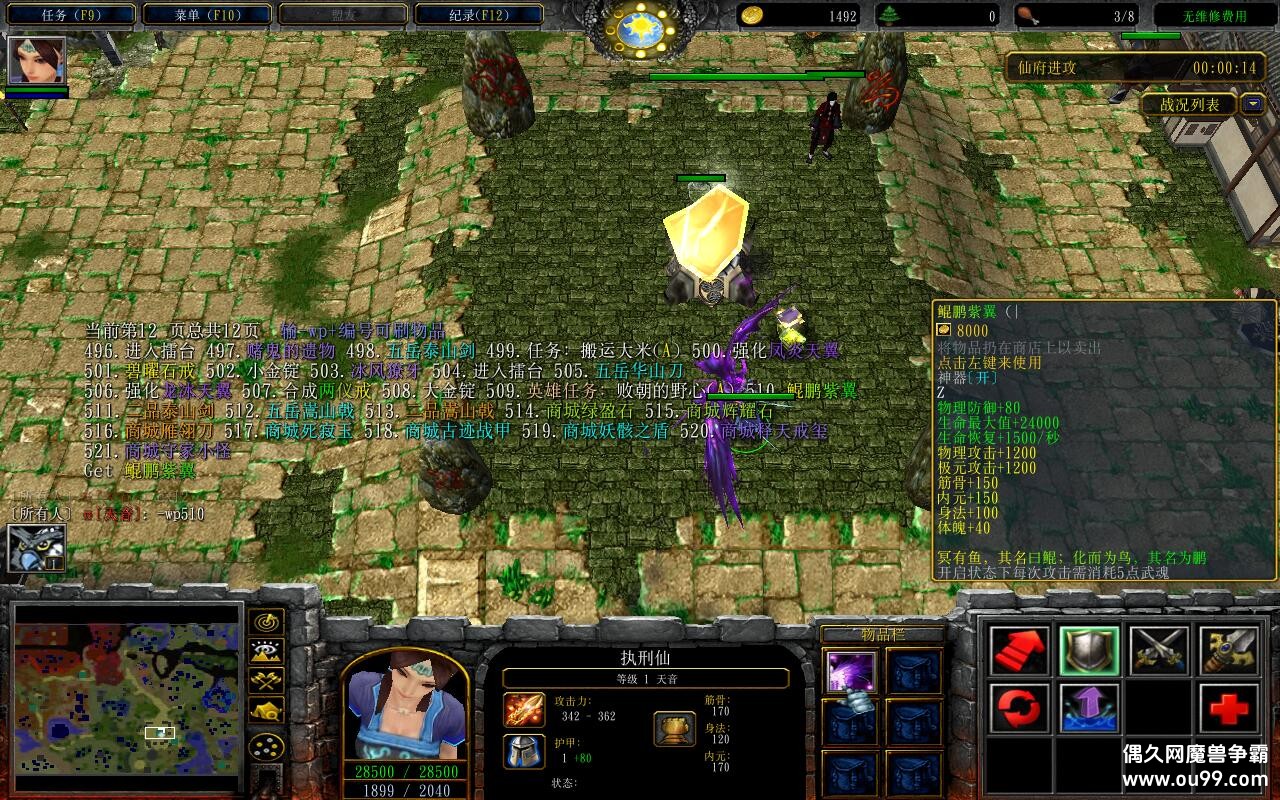Toggle creep camp display (tent icon)
Screen dimensions: 1280x800
click(266, 711)
